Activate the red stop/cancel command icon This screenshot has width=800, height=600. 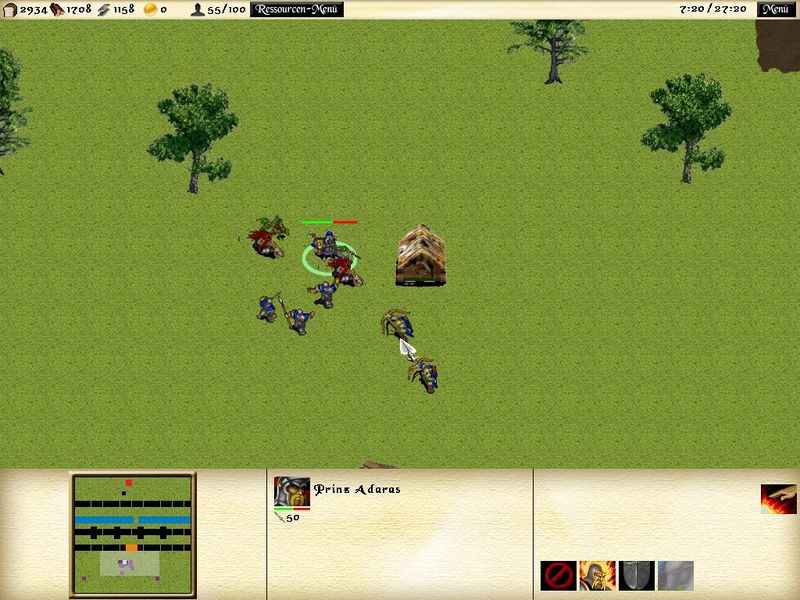(x=558, y=575)
